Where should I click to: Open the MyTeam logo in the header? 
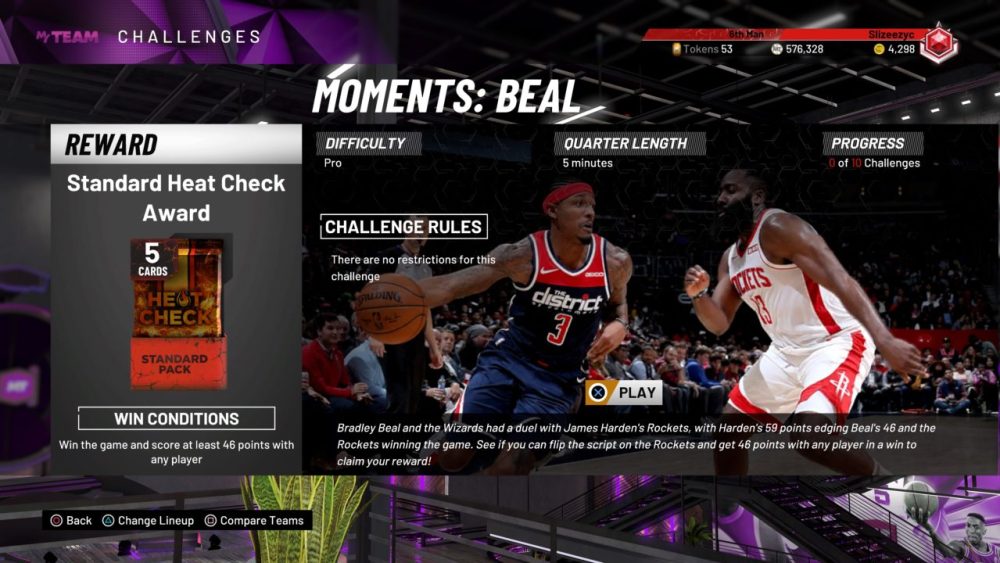(x=67, y=37)
